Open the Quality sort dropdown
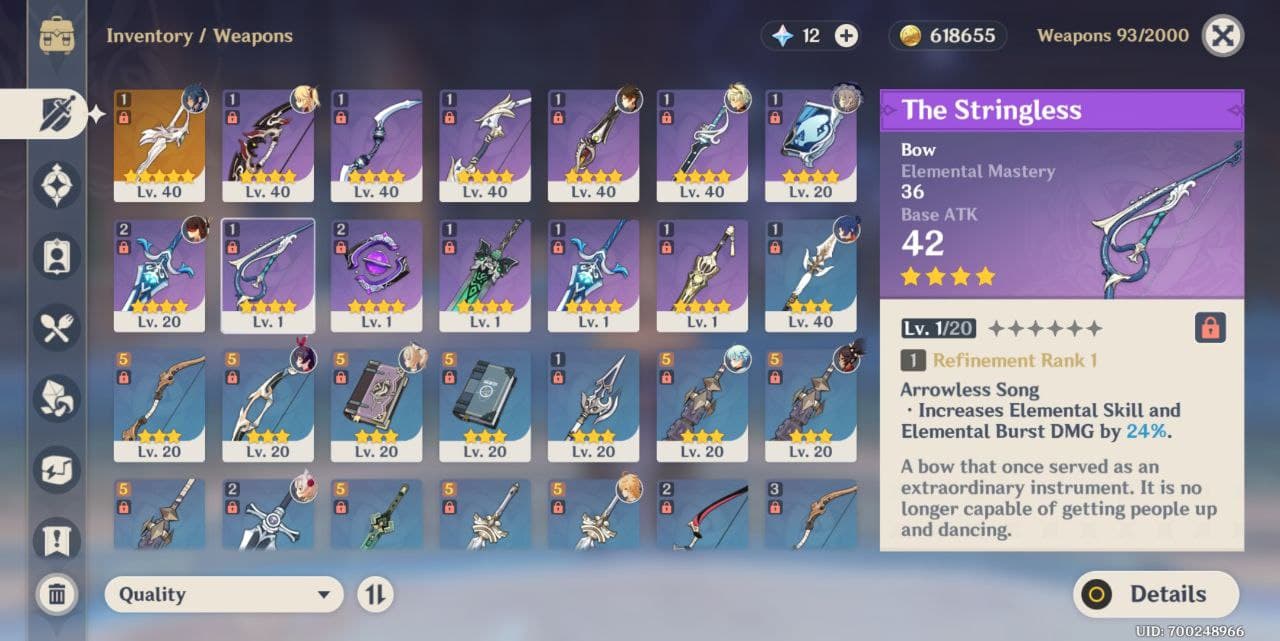The width and height of the screenshot is (1280, 641). click(224, 595)
